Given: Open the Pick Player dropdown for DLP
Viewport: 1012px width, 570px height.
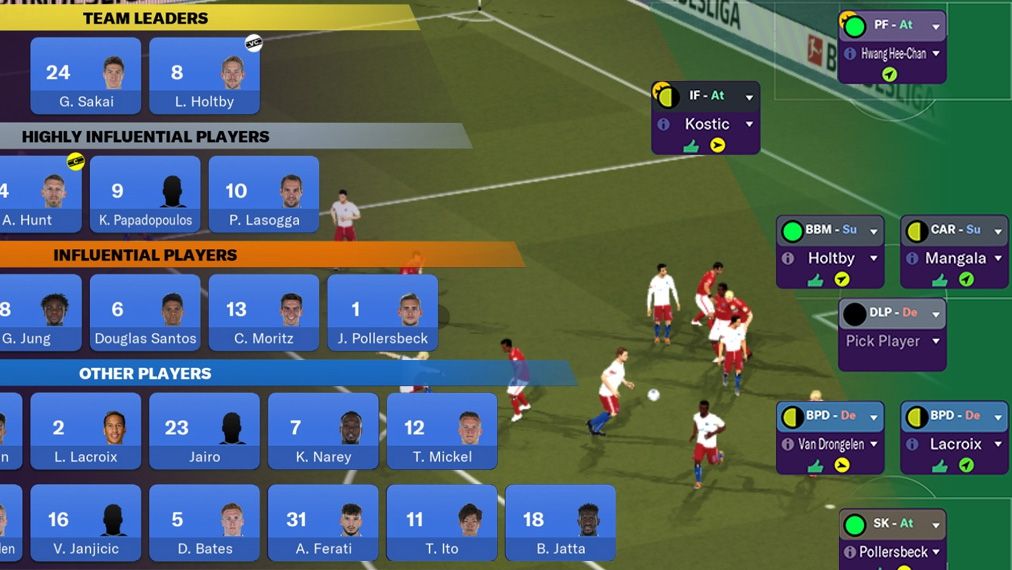Looking at the screenshot, I should click(x=936, y=341).
